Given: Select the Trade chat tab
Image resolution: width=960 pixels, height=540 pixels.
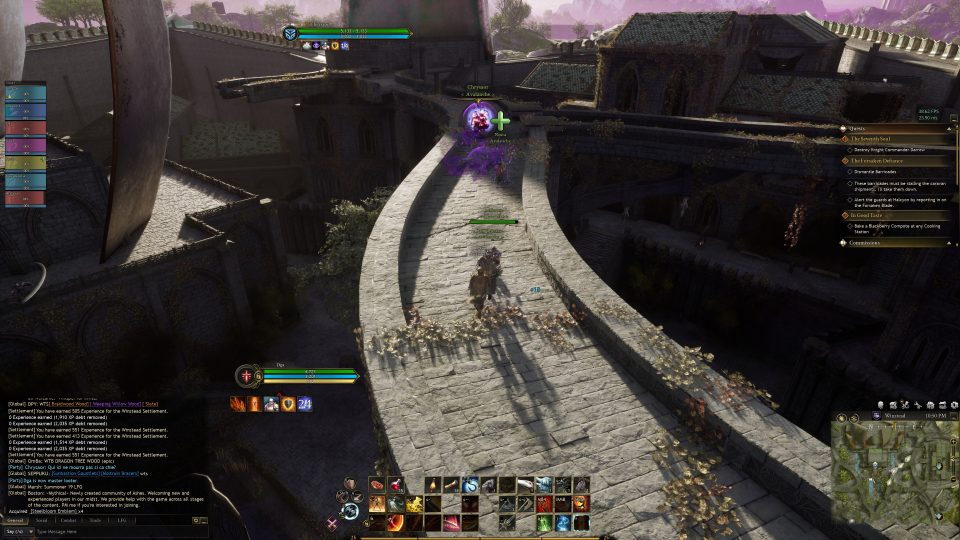Looking at the screenshot, I should pos(95,520).
